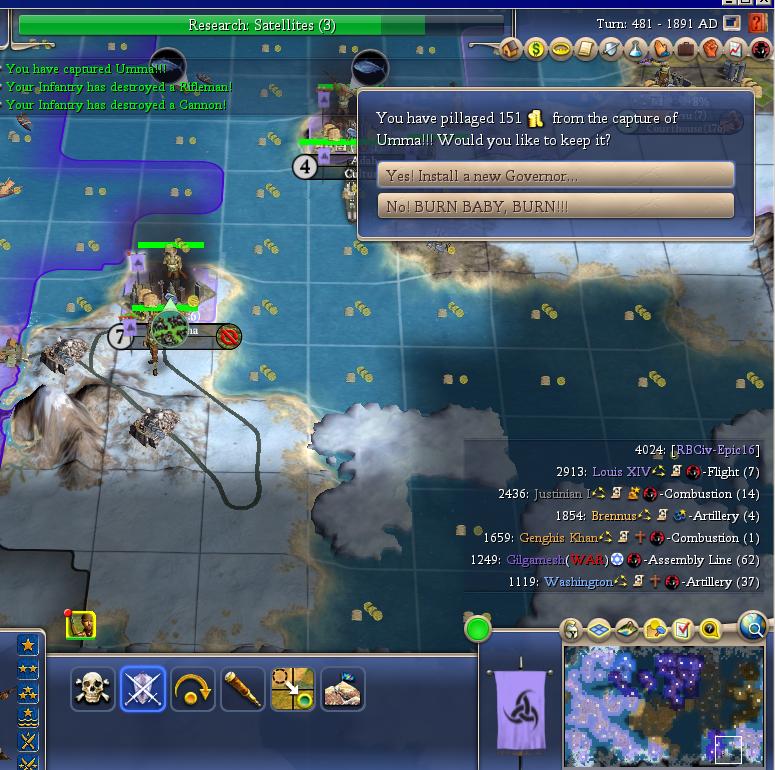Activate the spyglass sentry action
This screenshot has height=770, width=775.
click(x=243, y=689)
